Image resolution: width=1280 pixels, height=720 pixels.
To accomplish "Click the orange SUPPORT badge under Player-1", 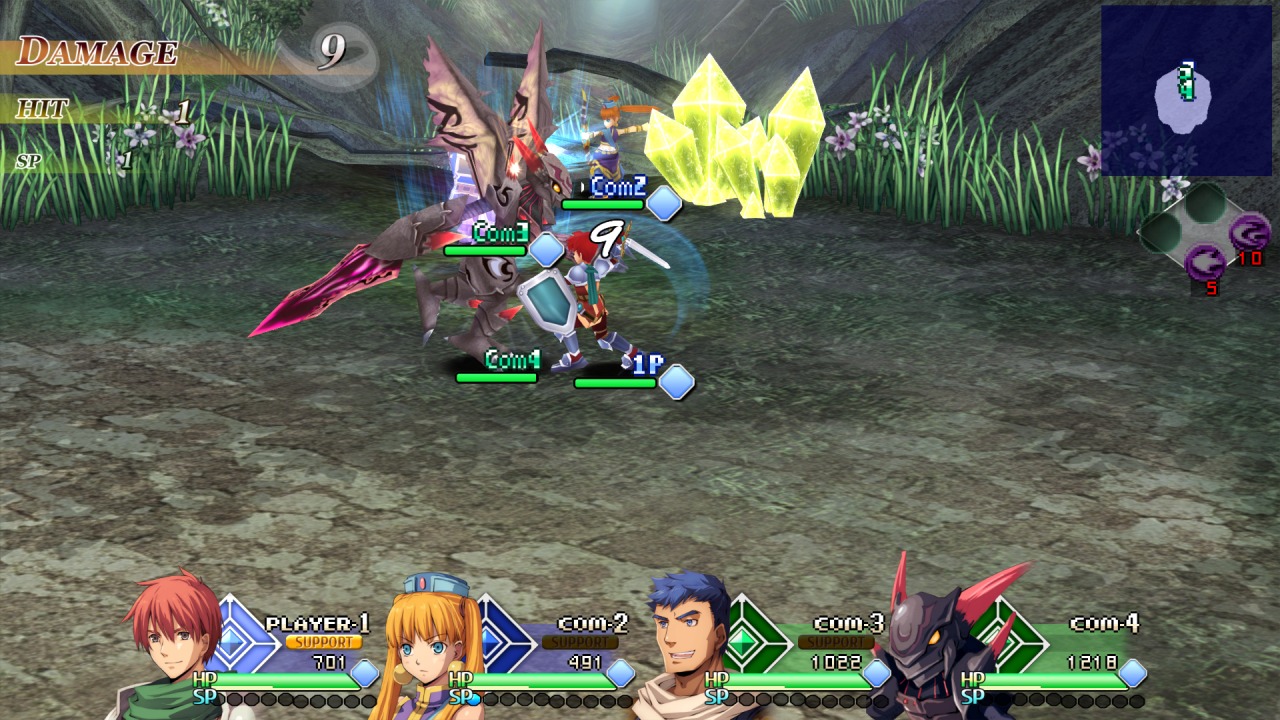I will (323, 642).
